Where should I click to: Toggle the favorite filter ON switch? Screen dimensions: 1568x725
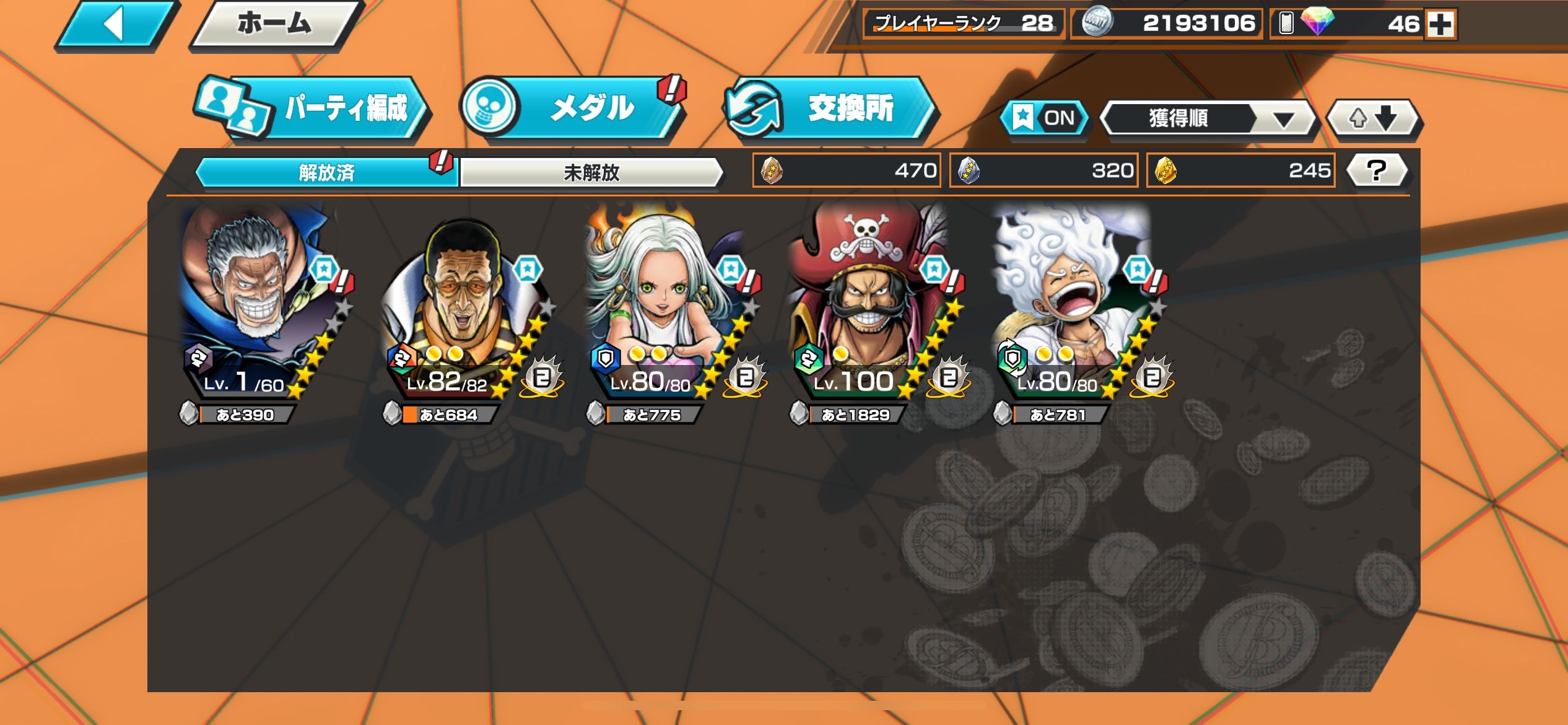(x=1045, y=118)
